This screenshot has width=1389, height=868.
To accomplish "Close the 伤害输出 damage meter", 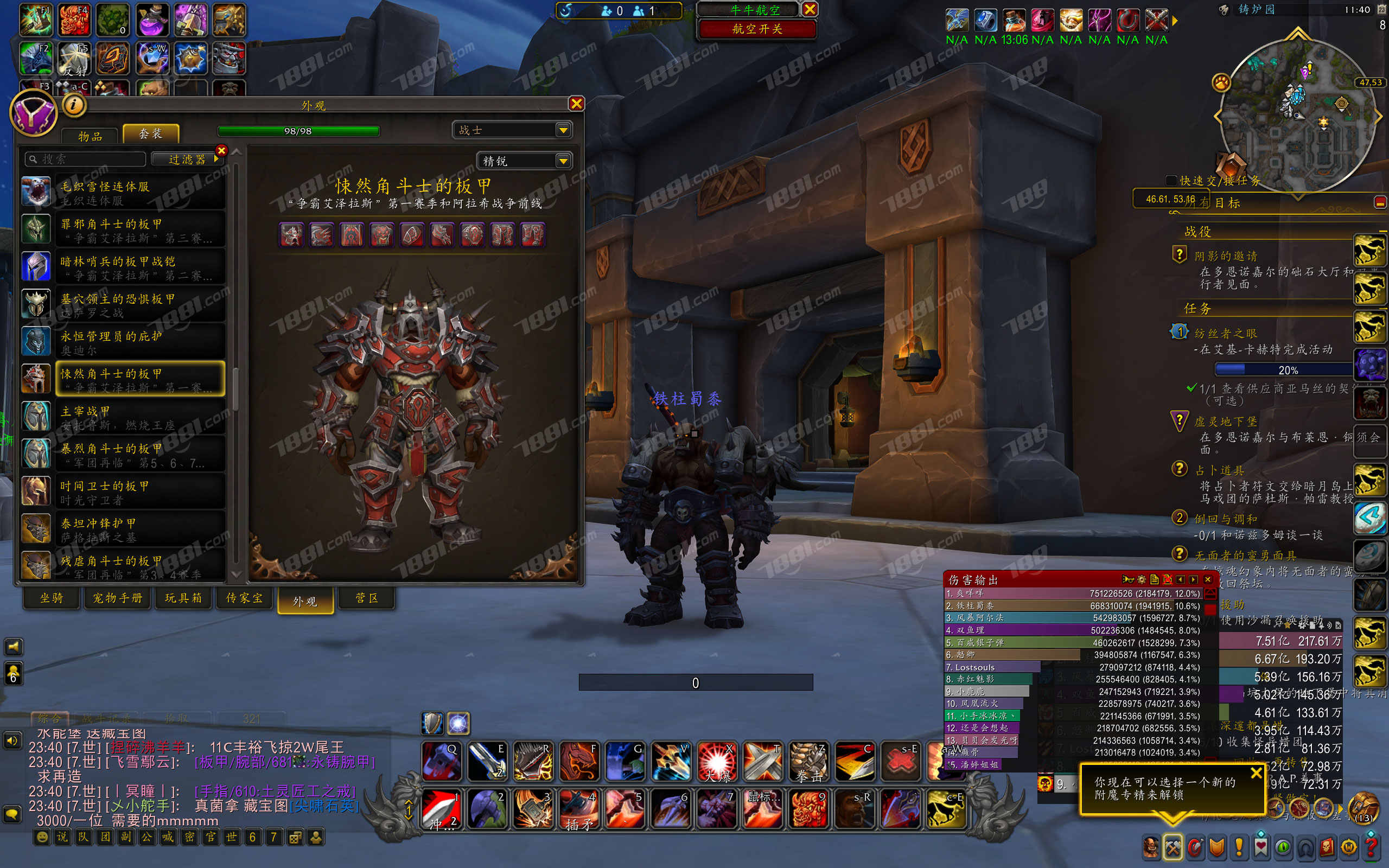I will click(x=1208, y=579).
